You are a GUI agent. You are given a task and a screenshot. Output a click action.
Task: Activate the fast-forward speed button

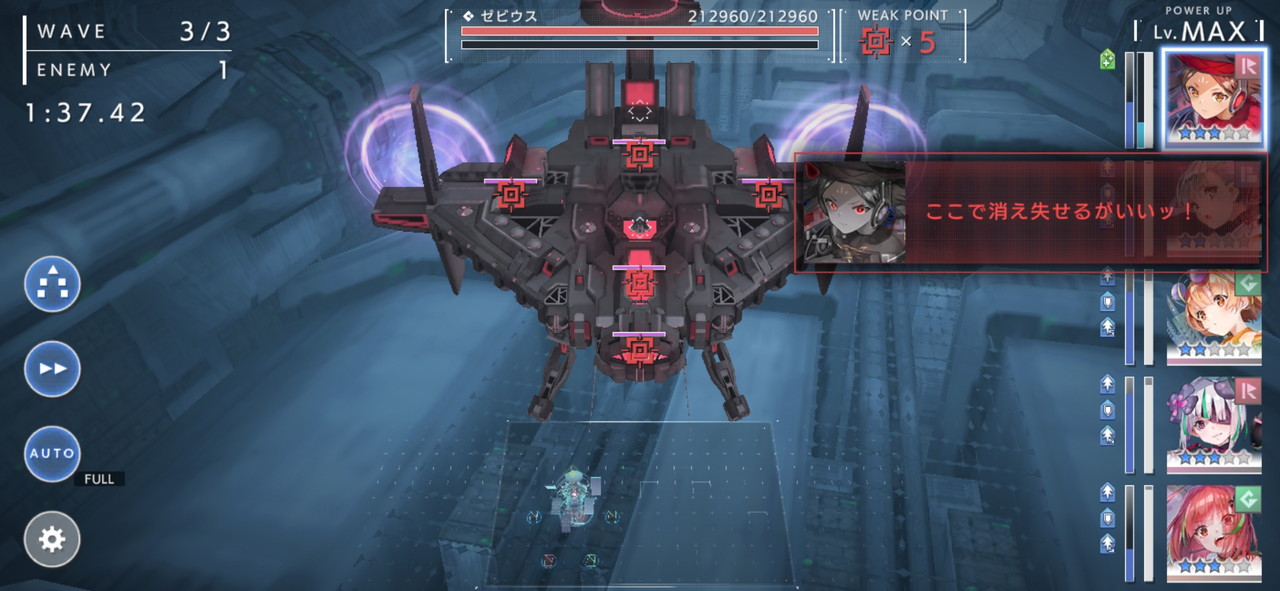coord(52,369)
